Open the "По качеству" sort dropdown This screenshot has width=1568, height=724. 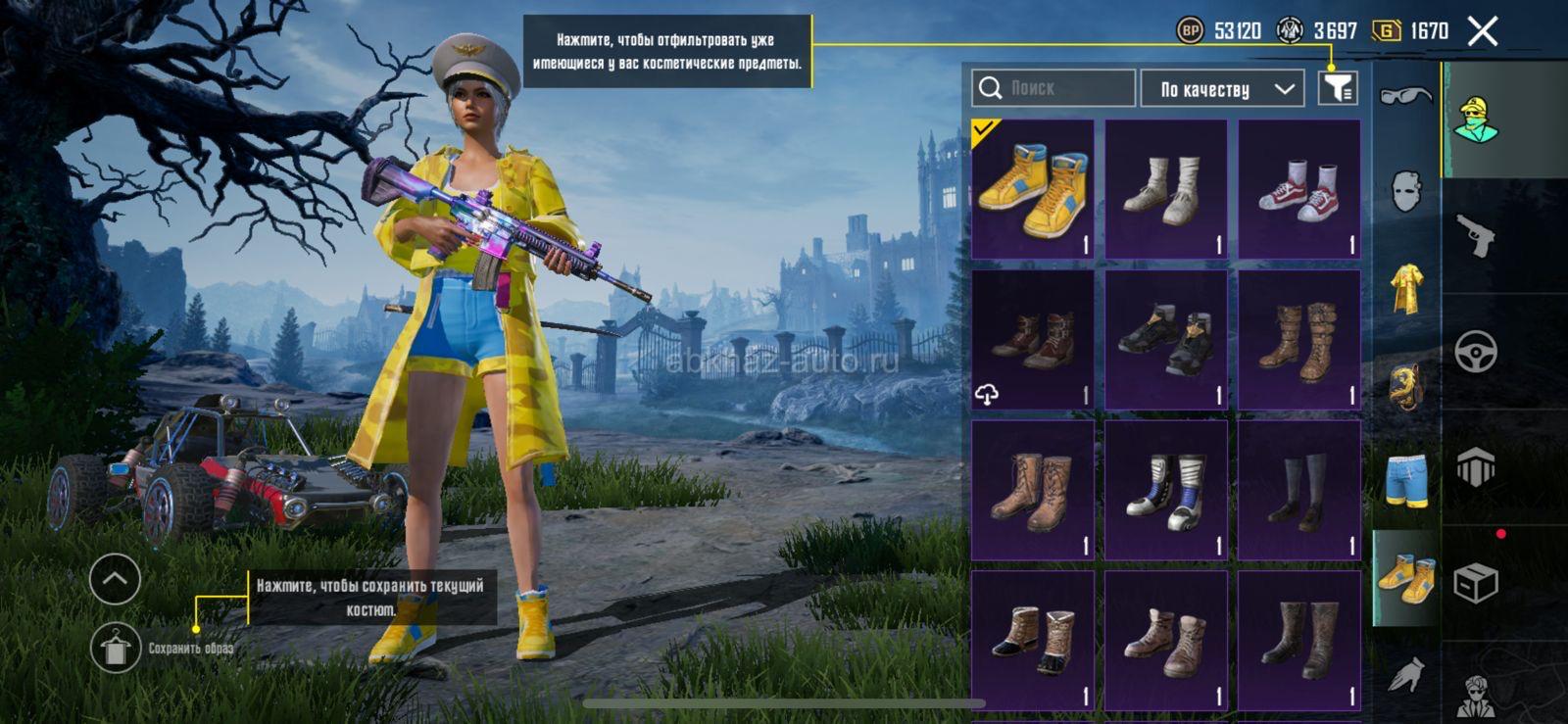[x=1222, y=89]
